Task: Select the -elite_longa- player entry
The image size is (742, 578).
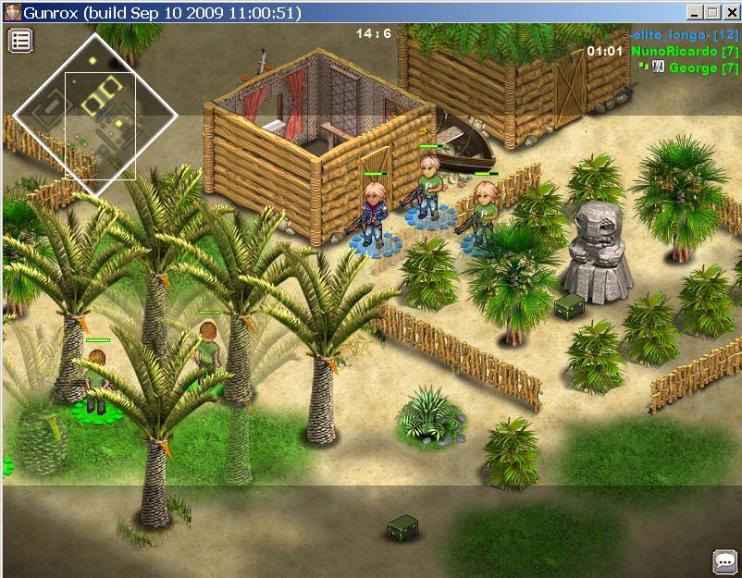Action: pyautogui.click(x=684, y=35)
